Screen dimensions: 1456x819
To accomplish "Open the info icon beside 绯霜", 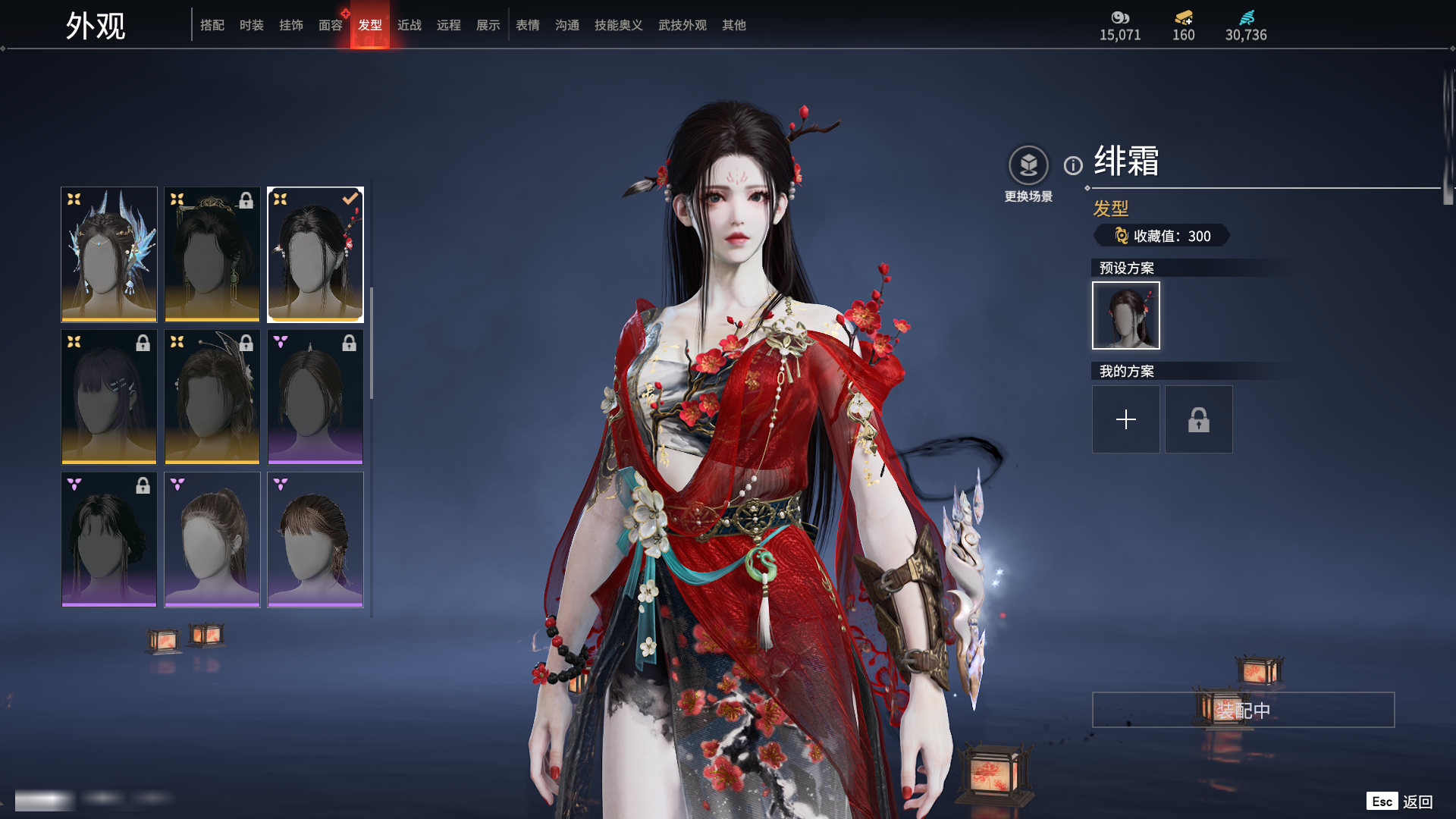I will pyautogui.click(x=1073, y=165).
